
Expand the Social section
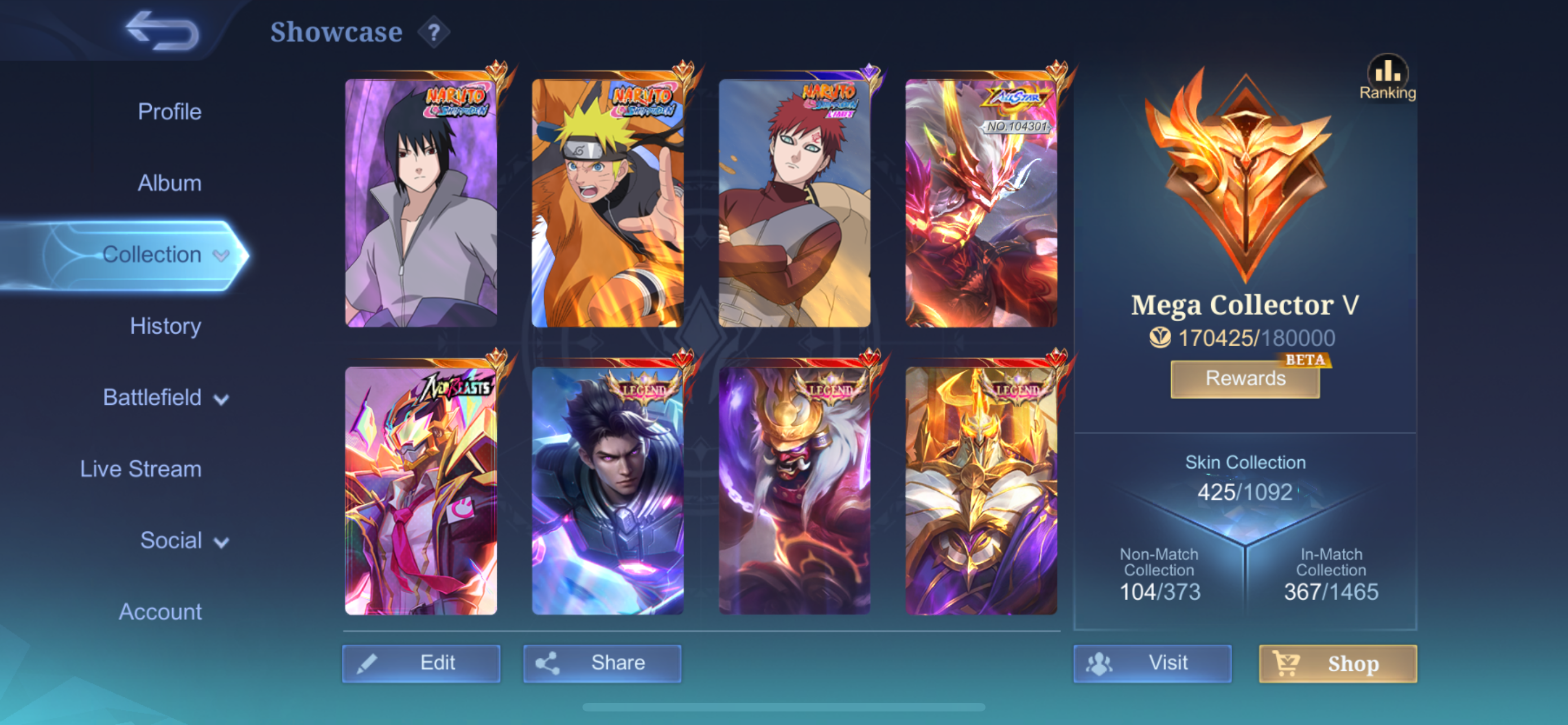184,540
